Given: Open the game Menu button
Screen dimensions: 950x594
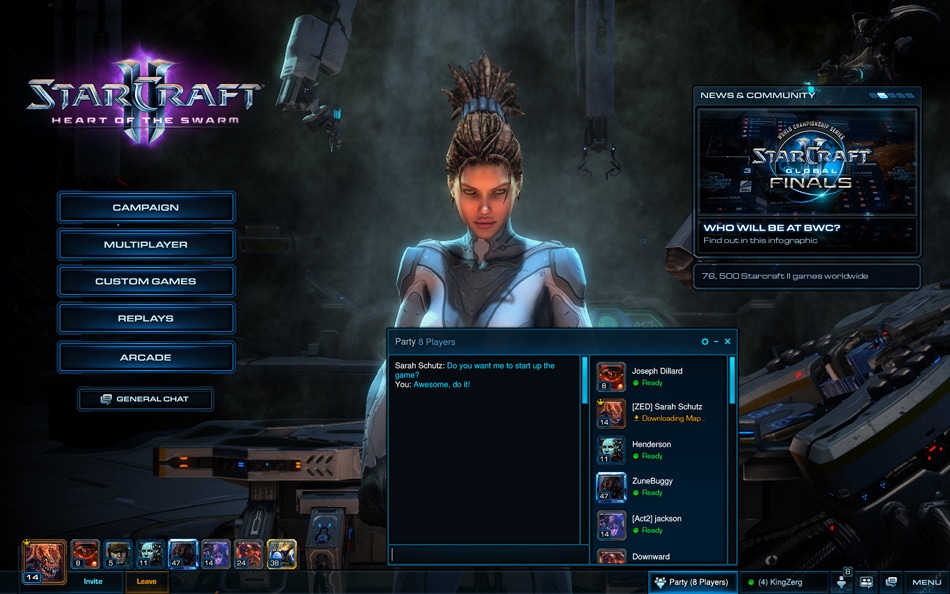Looking at the screenshot, I should click(926, 582).
